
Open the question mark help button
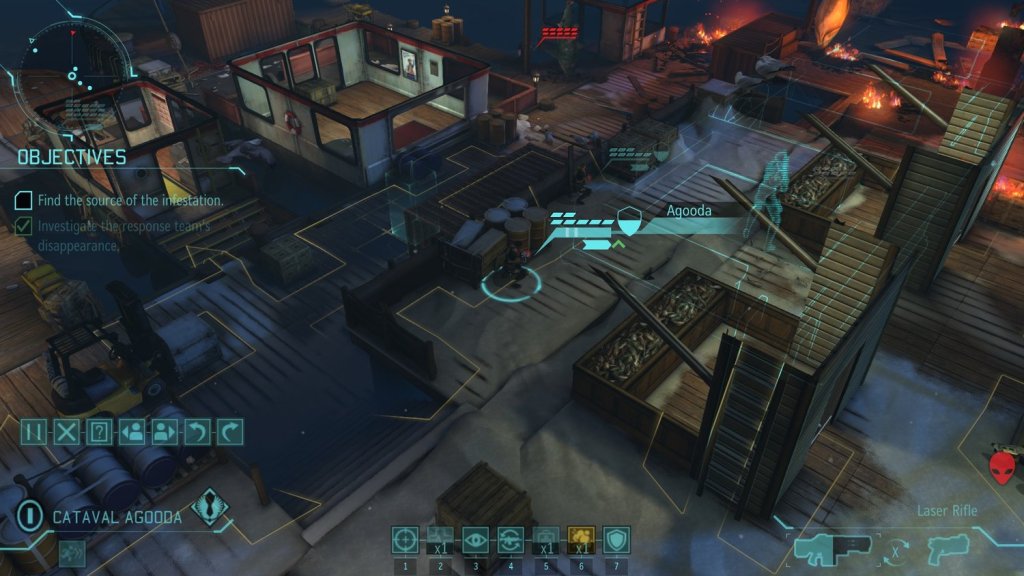(x=99, y=432)
